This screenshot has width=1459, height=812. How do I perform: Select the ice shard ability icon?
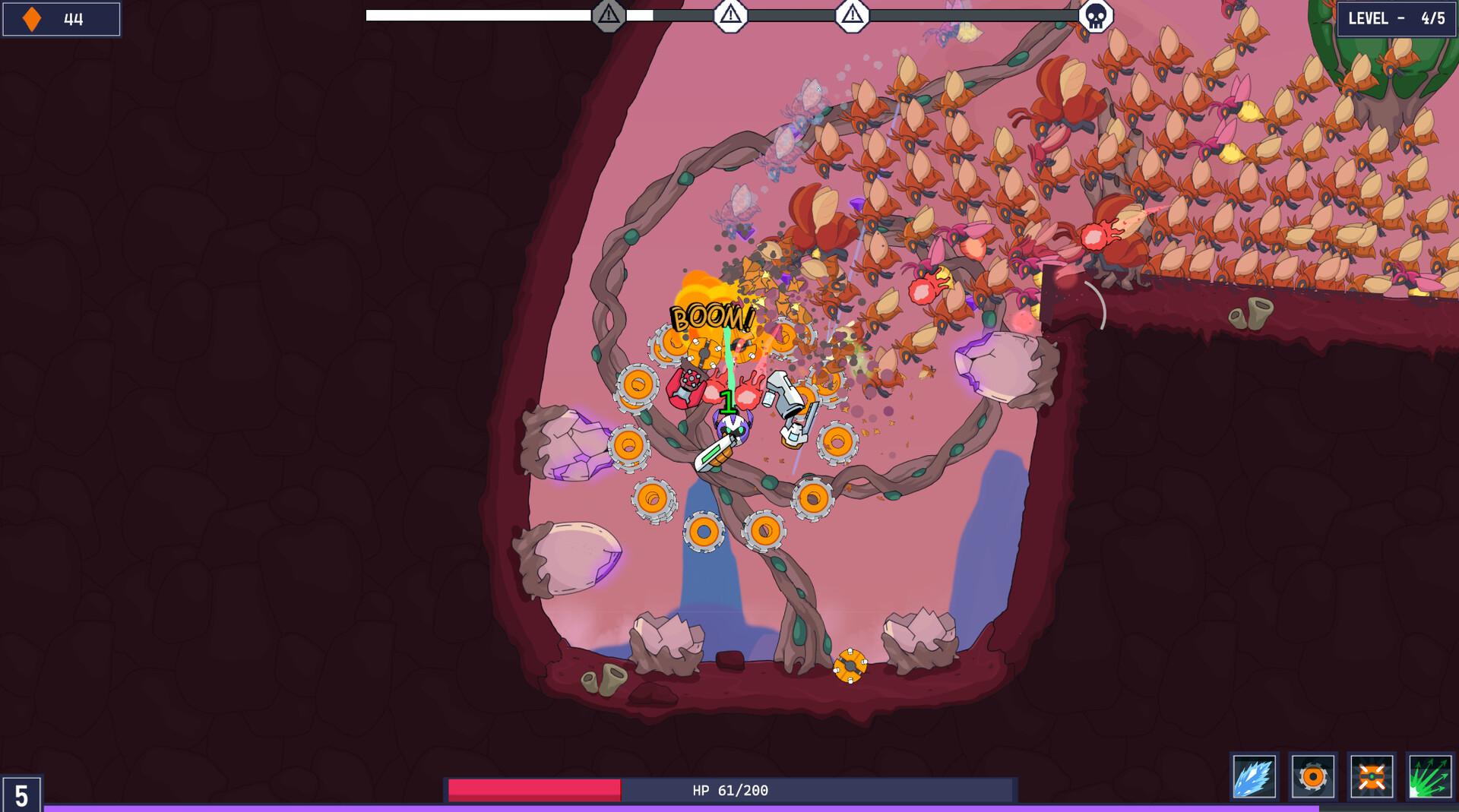[x=1255, y=777]
